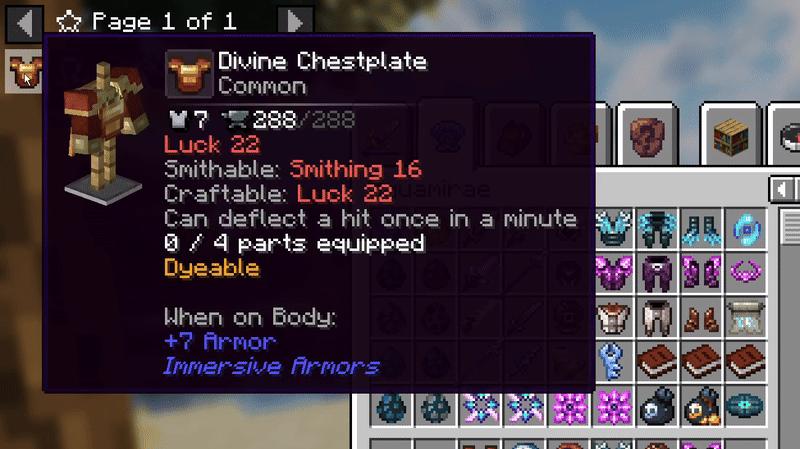This screenshot has height=449, width=800.
Task: Open the bookshelf creative tab
Action: point(727,131)
